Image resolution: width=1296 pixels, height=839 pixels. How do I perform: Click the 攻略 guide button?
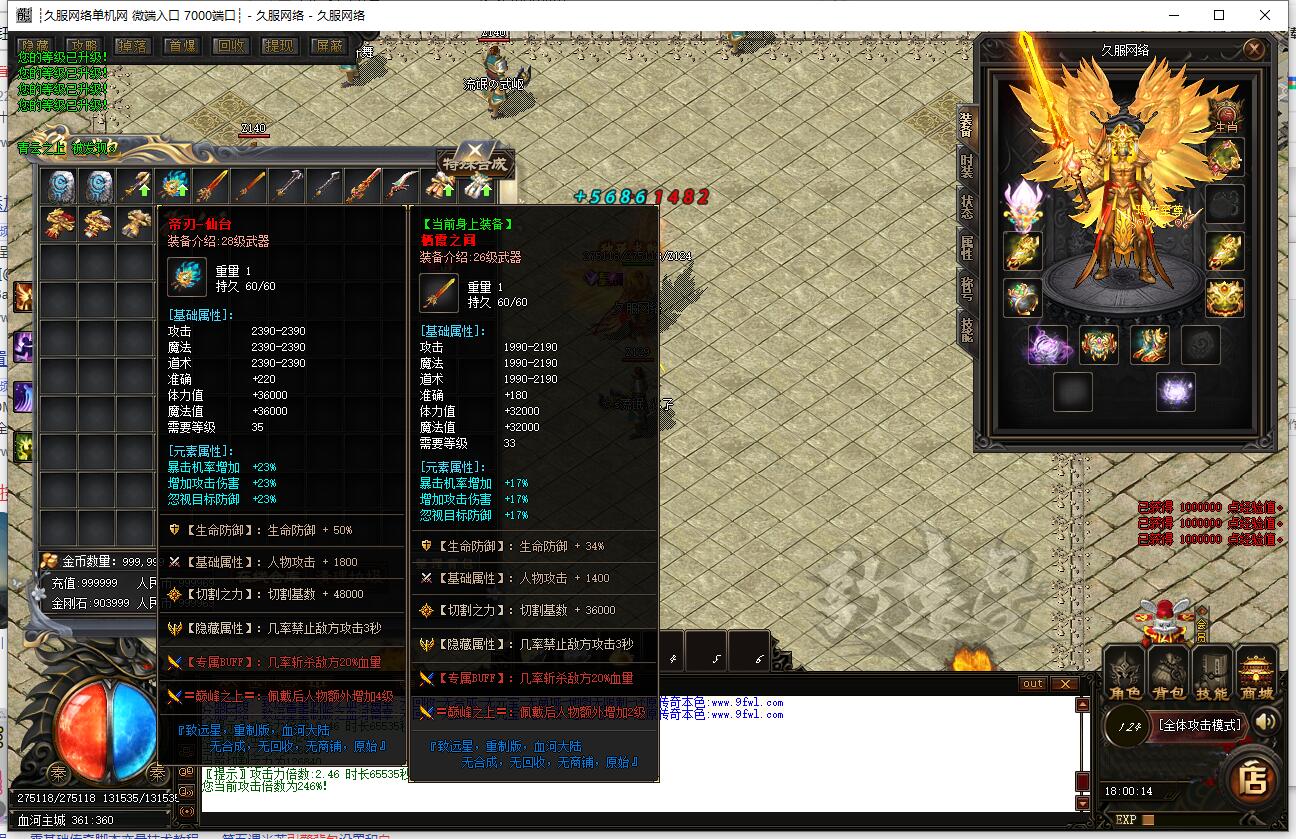point(85,46)
